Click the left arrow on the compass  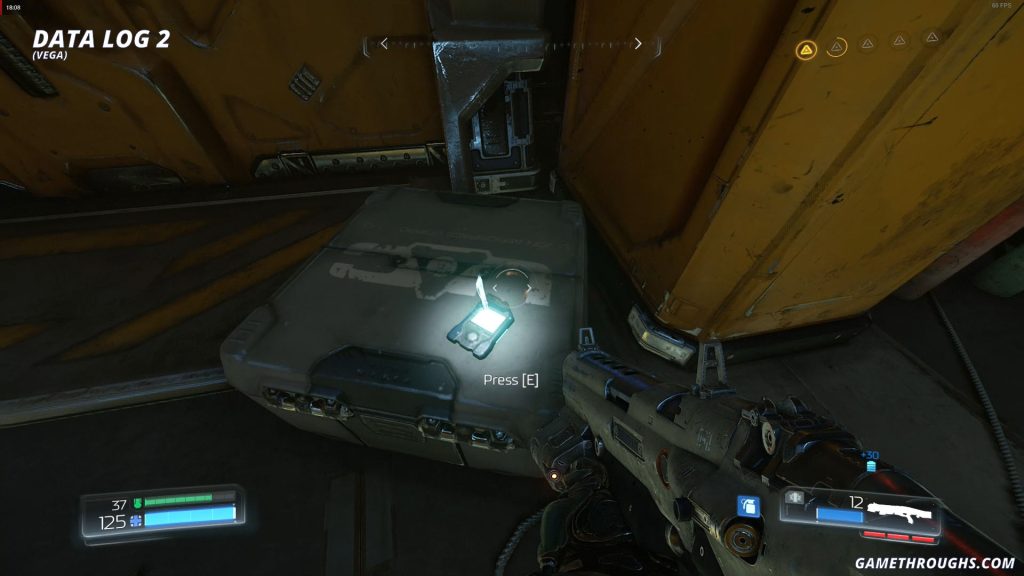[383, 44]
